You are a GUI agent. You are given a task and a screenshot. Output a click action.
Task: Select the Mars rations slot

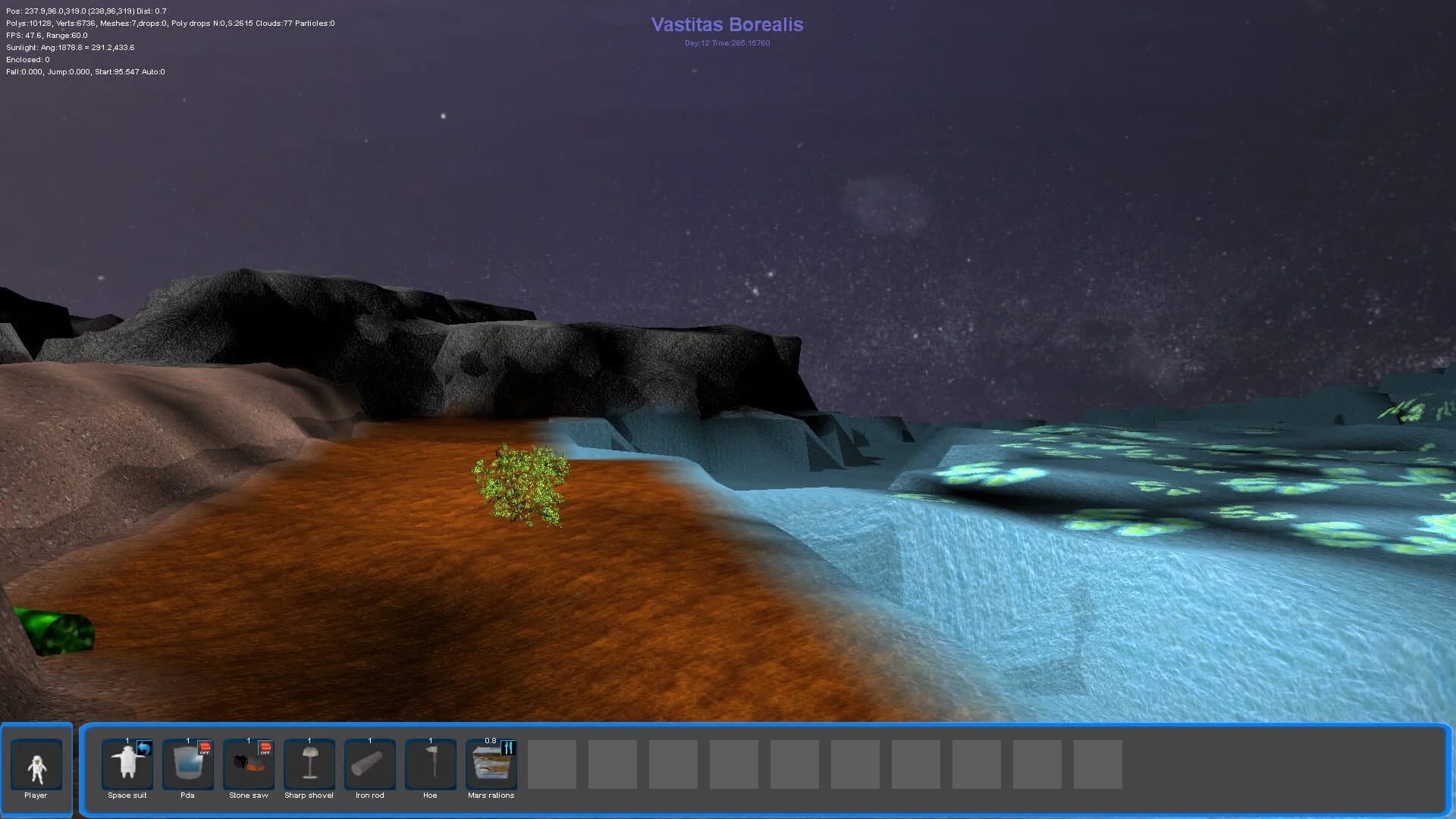click(491, 764)
